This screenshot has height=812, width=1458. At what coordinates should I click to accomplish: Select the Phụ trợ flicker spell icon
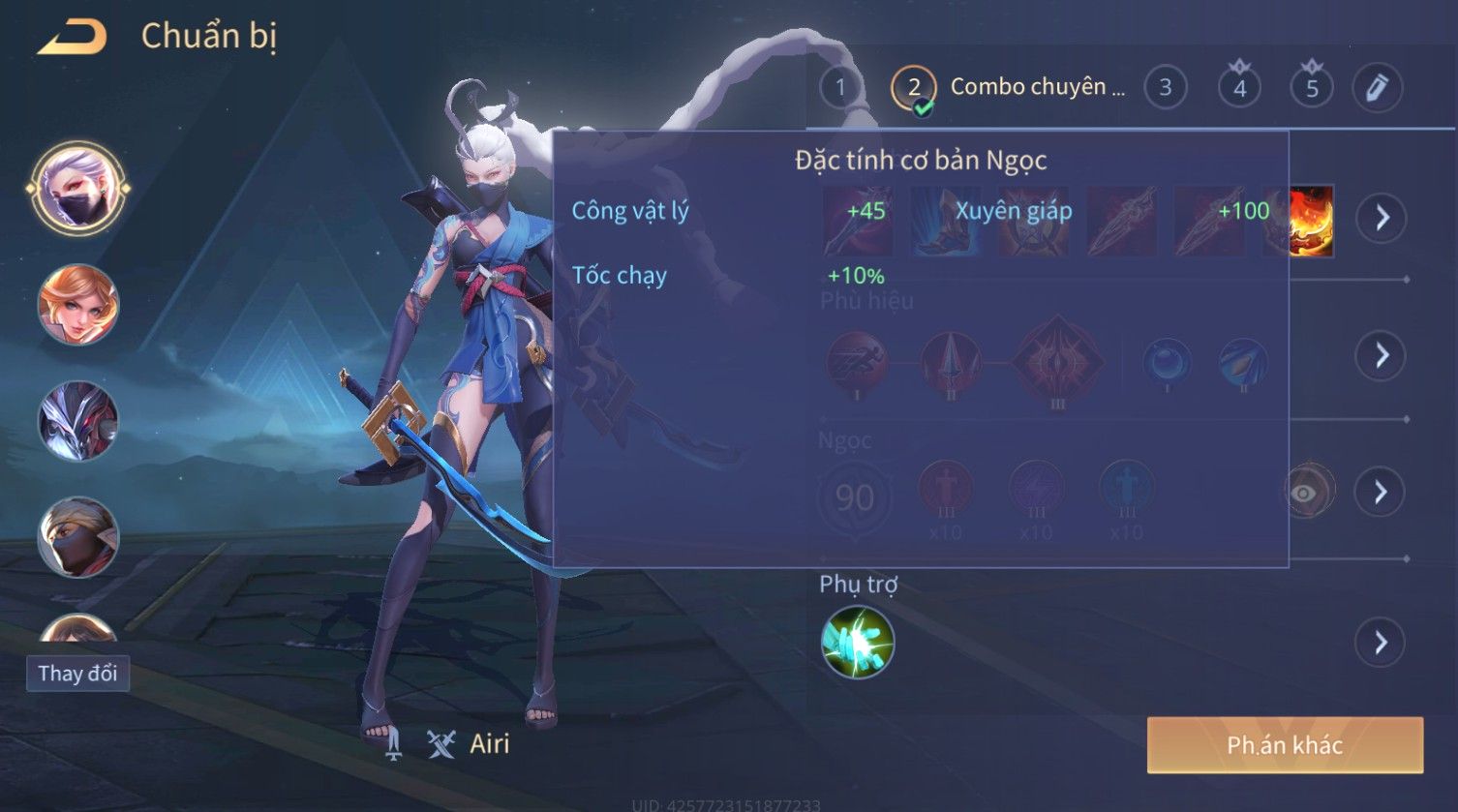pos(857,643)
